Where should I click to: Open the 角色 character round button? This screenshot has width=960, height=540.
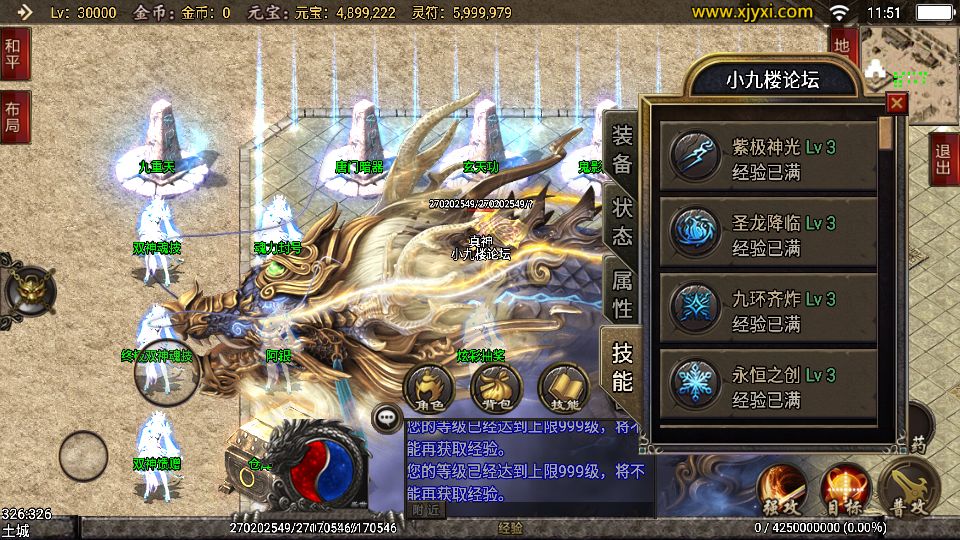click(x=428, y=388)
